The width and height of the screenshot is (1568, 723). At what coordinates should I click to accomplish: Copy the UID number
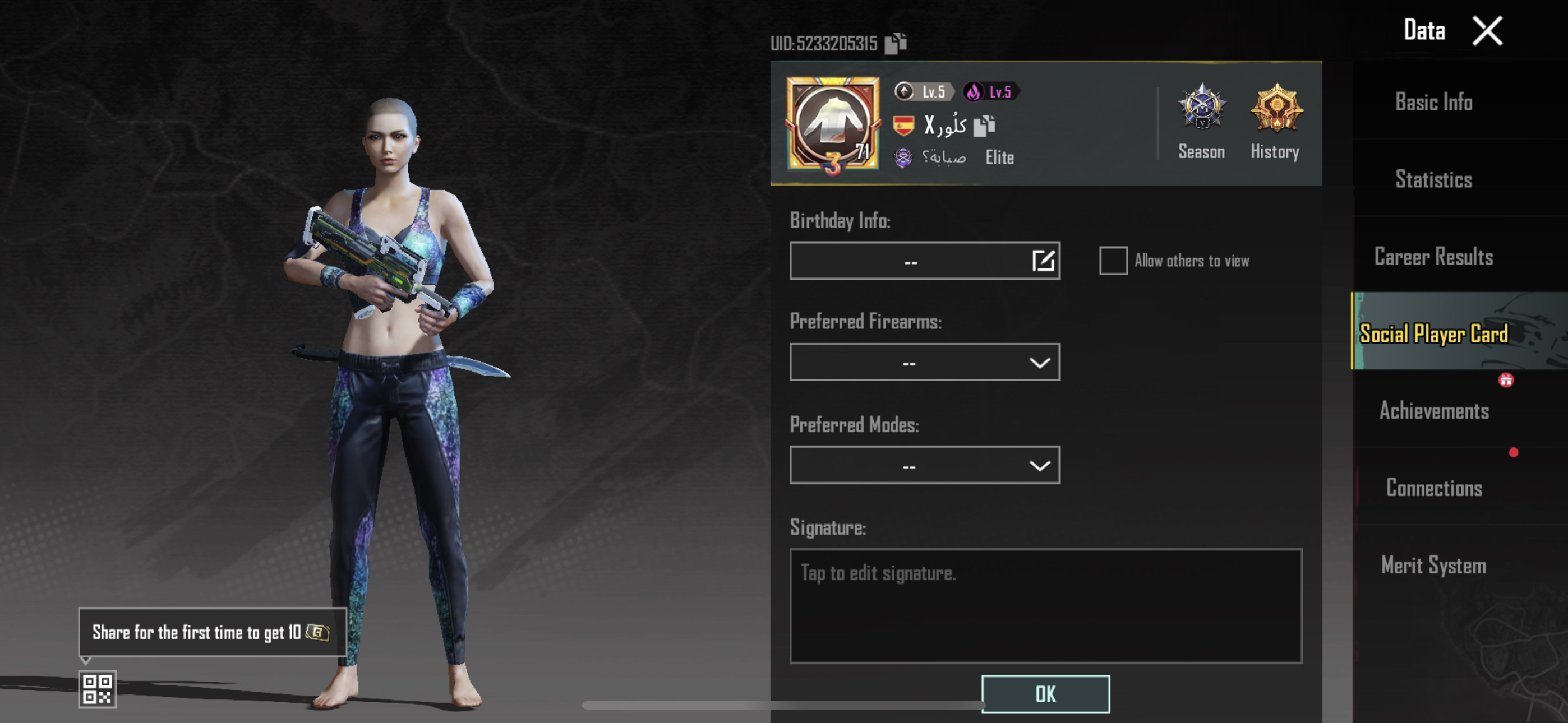[x=896, y=43]
